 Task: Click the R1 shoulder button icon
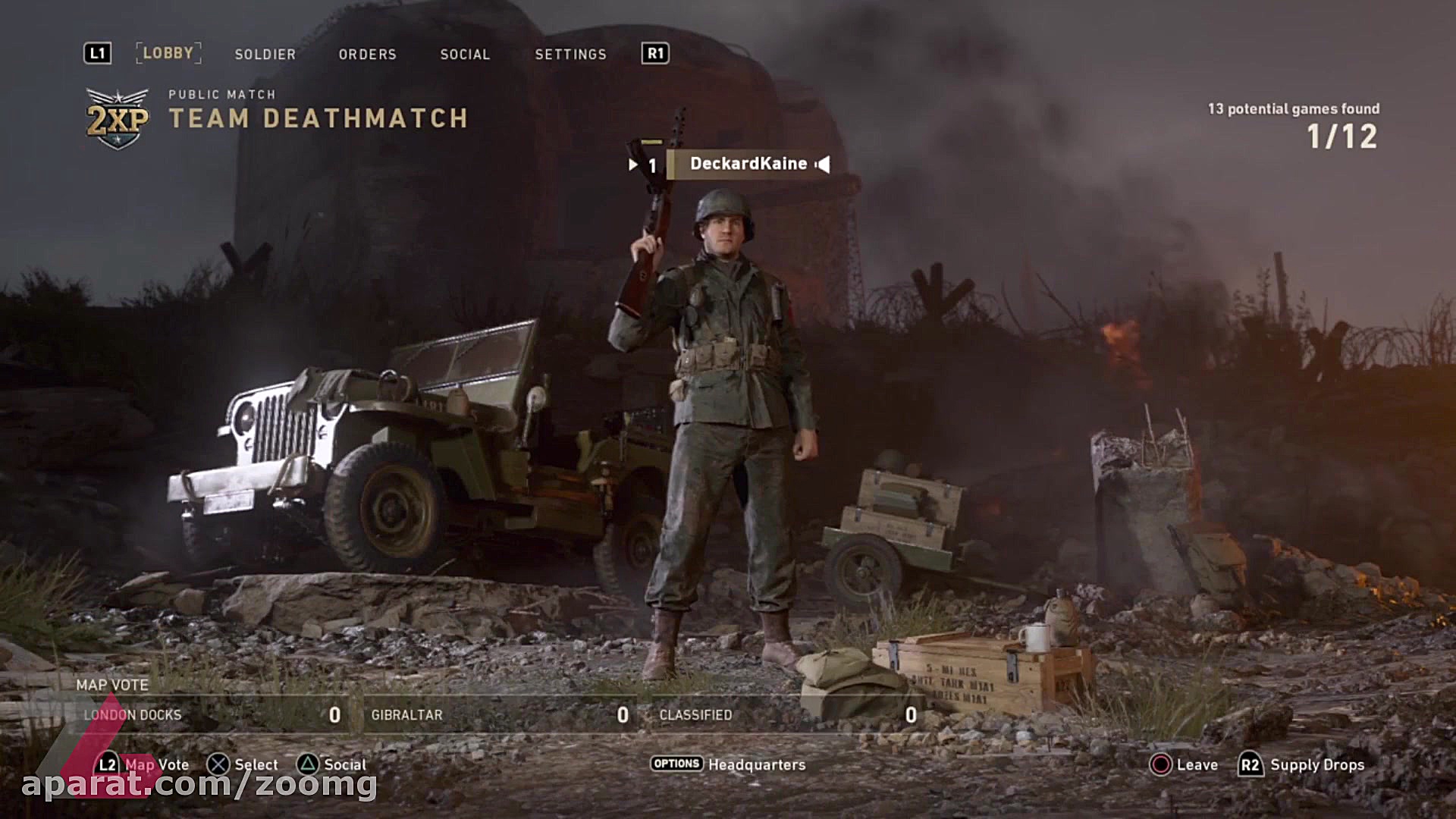pos(657,53)
